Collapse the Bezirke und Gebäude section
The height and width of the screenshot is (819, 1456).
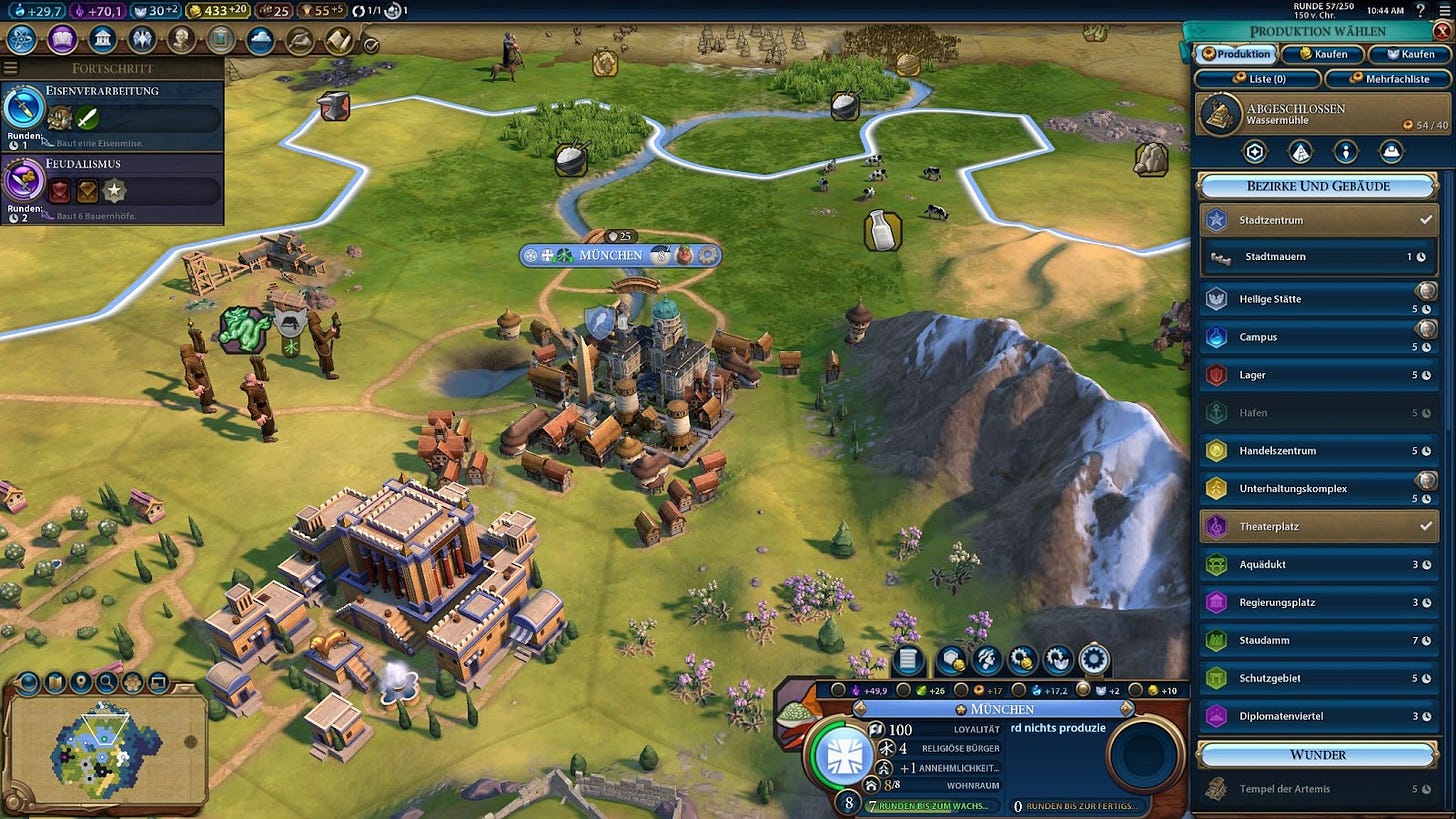pos(1318,186)
